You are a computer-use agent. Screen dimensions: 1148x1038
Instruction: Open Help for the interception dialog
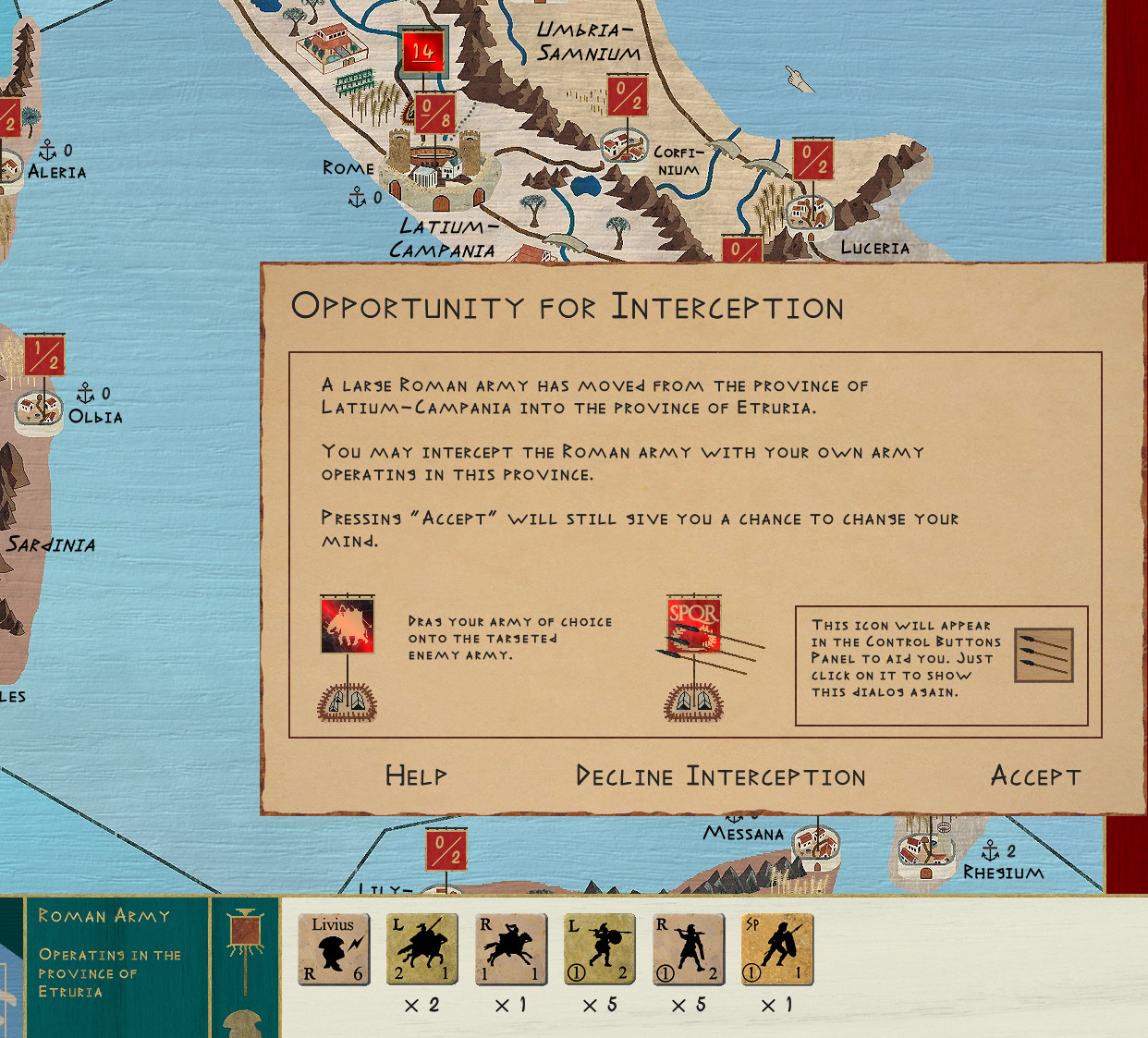416,775
